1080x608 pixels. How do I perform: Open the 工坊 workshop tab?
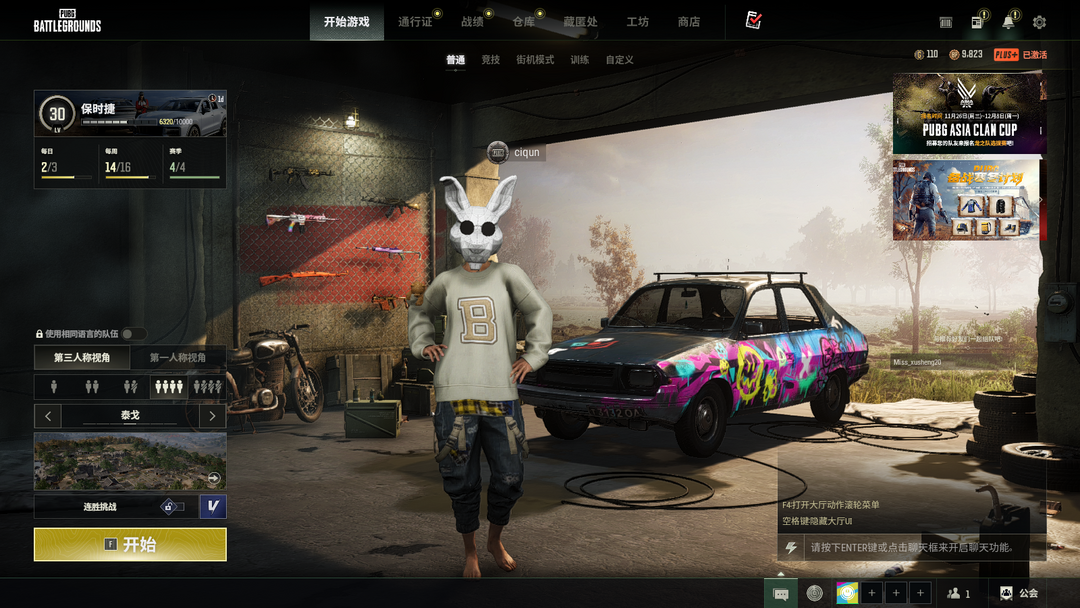637,22
